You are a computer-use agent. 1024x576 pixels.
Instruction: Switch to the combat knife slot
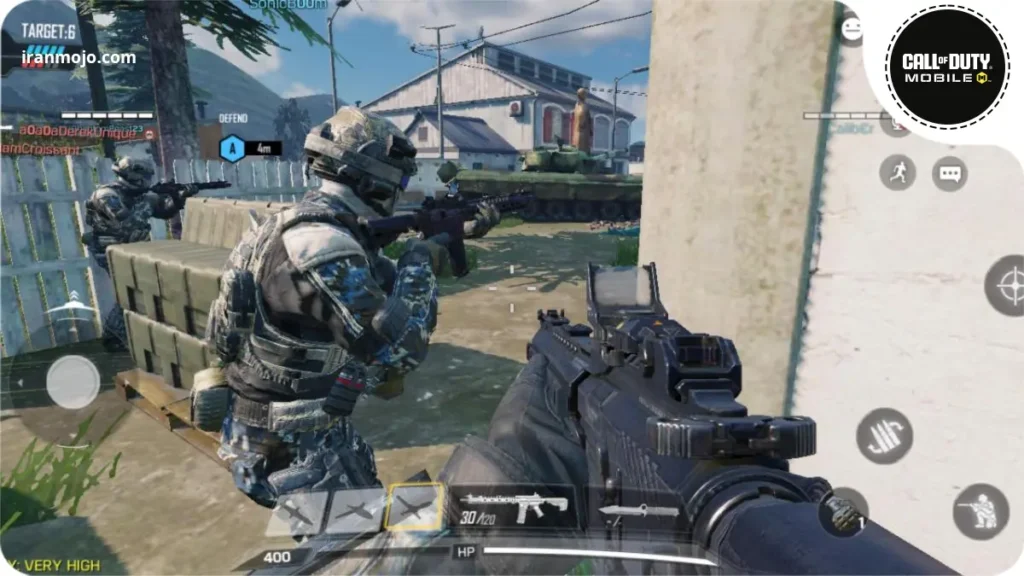tap(638, 512)
